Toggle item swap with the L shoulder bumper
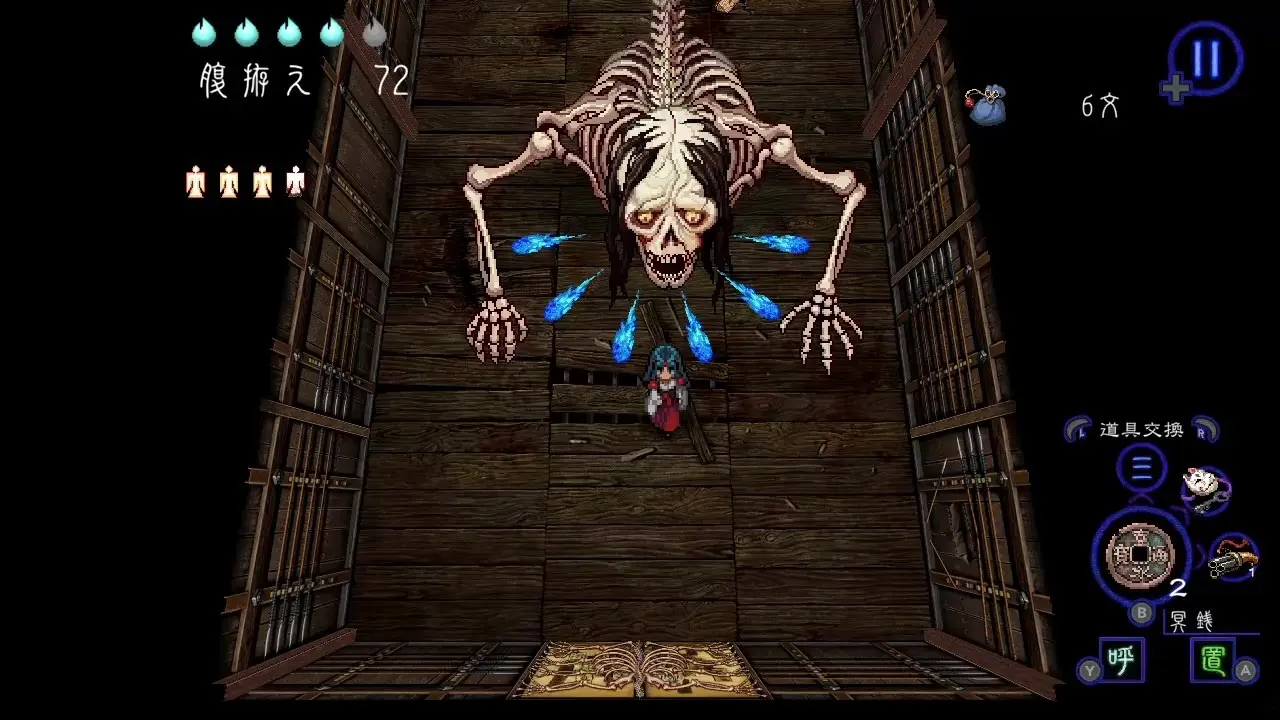 [x=1078, y=430]
